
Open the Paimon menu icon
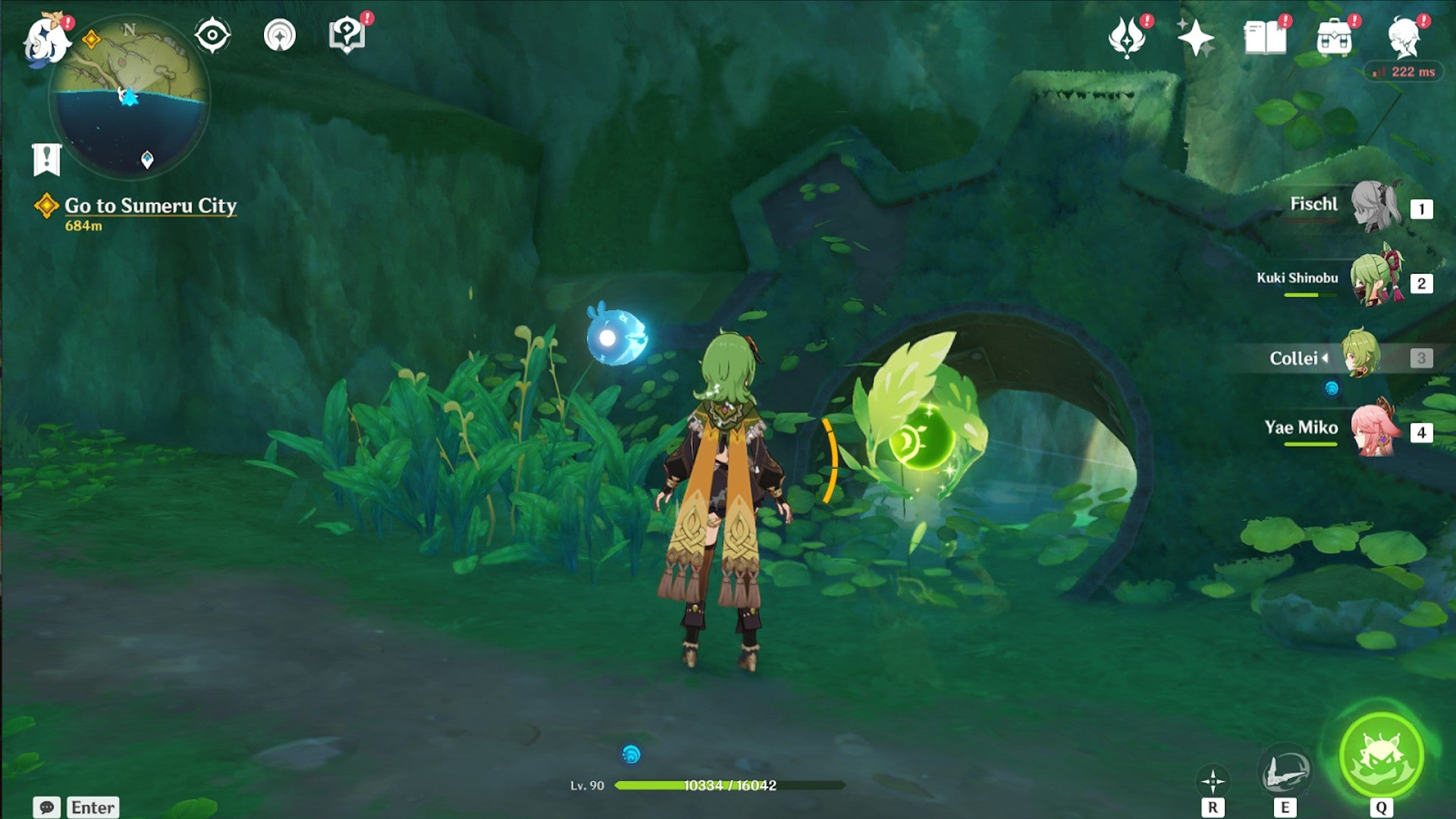point(47,39)
